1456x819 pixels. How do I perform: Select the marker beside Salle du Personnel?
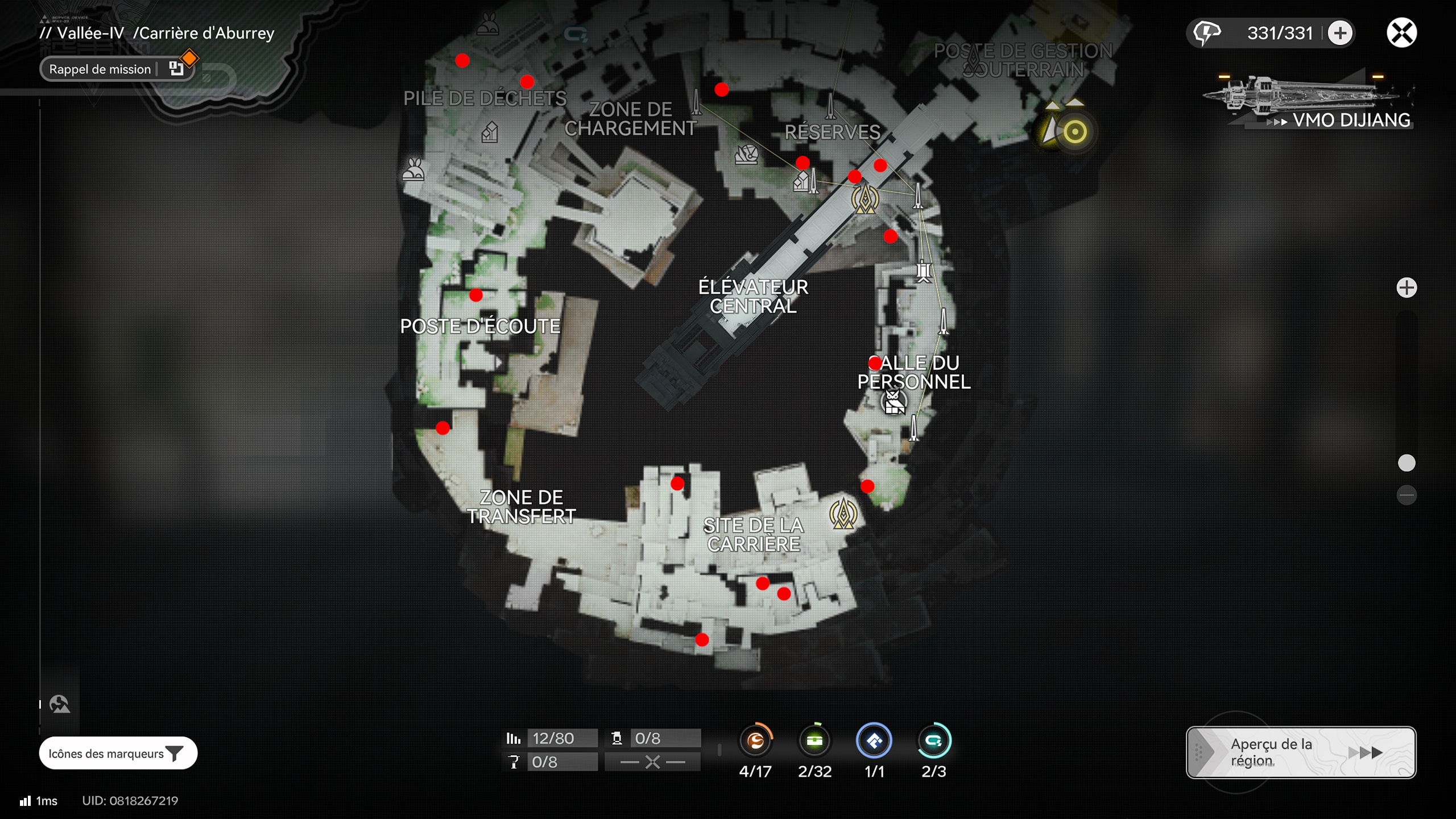tap(894, 402)
